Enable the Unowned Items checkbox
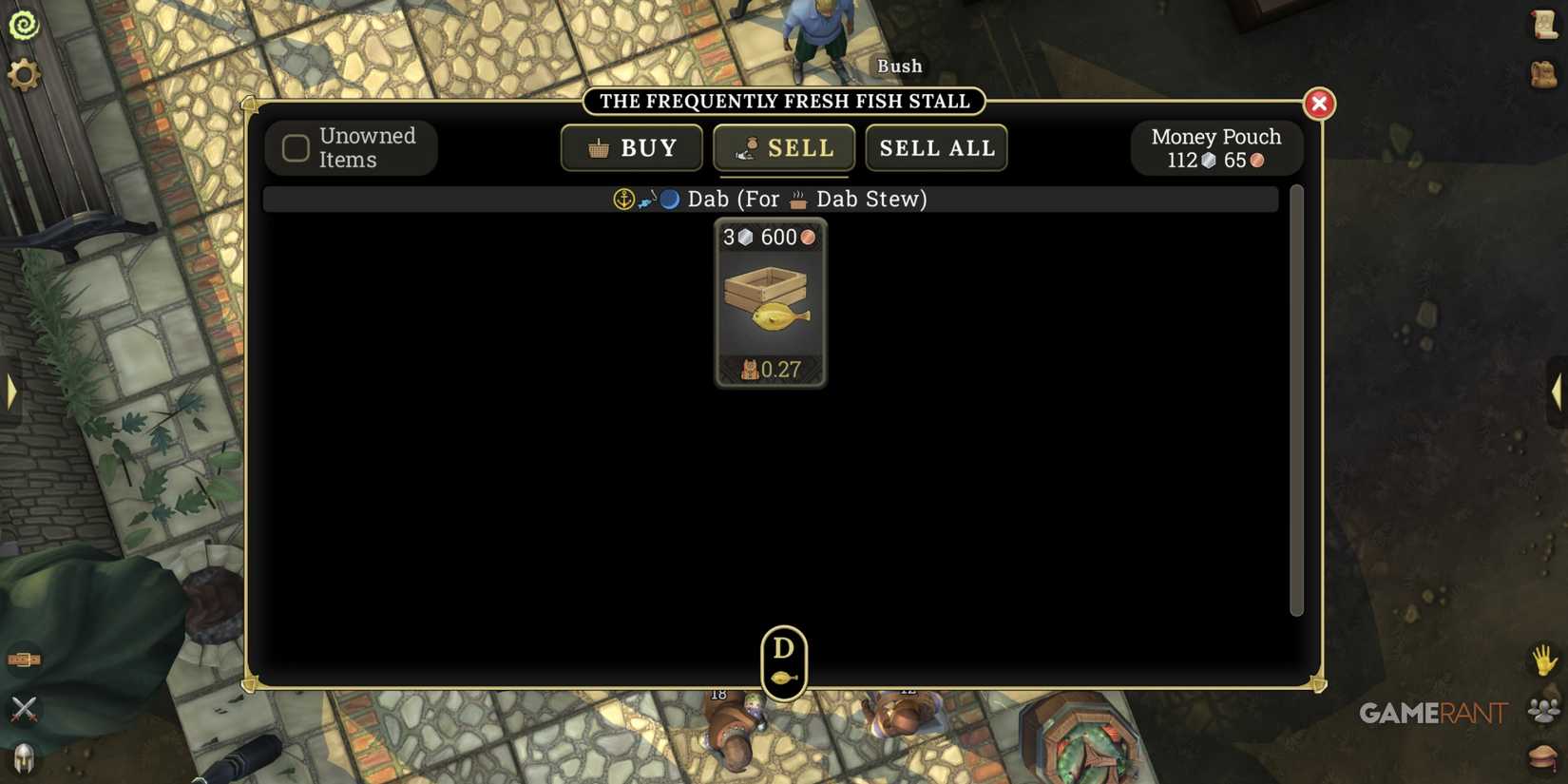1568x784 pixels. (295, 147)
